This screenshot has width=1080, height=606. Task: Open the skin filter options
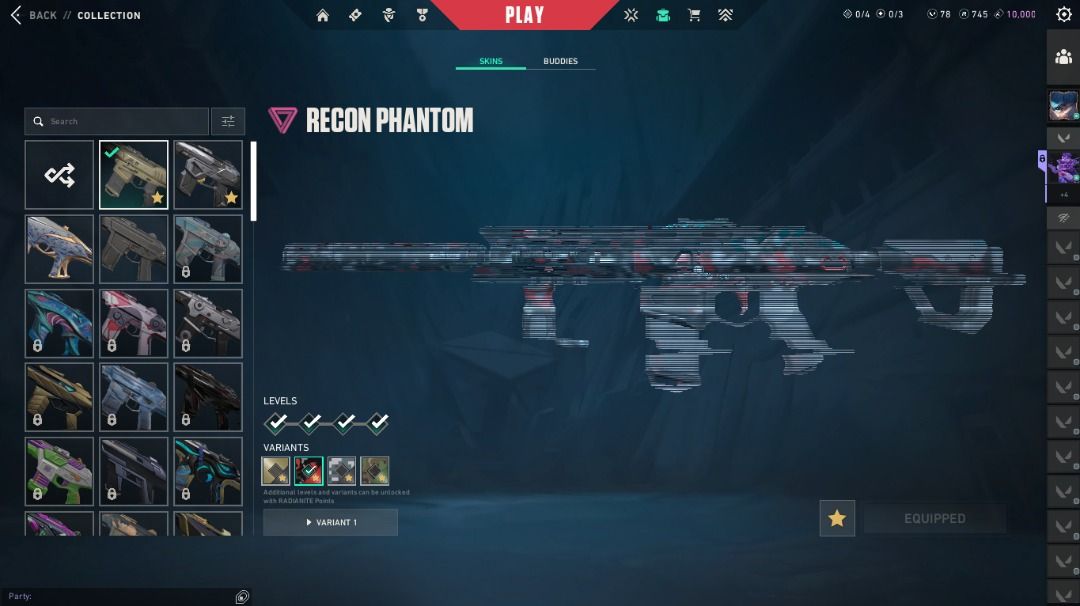point(228,121)
